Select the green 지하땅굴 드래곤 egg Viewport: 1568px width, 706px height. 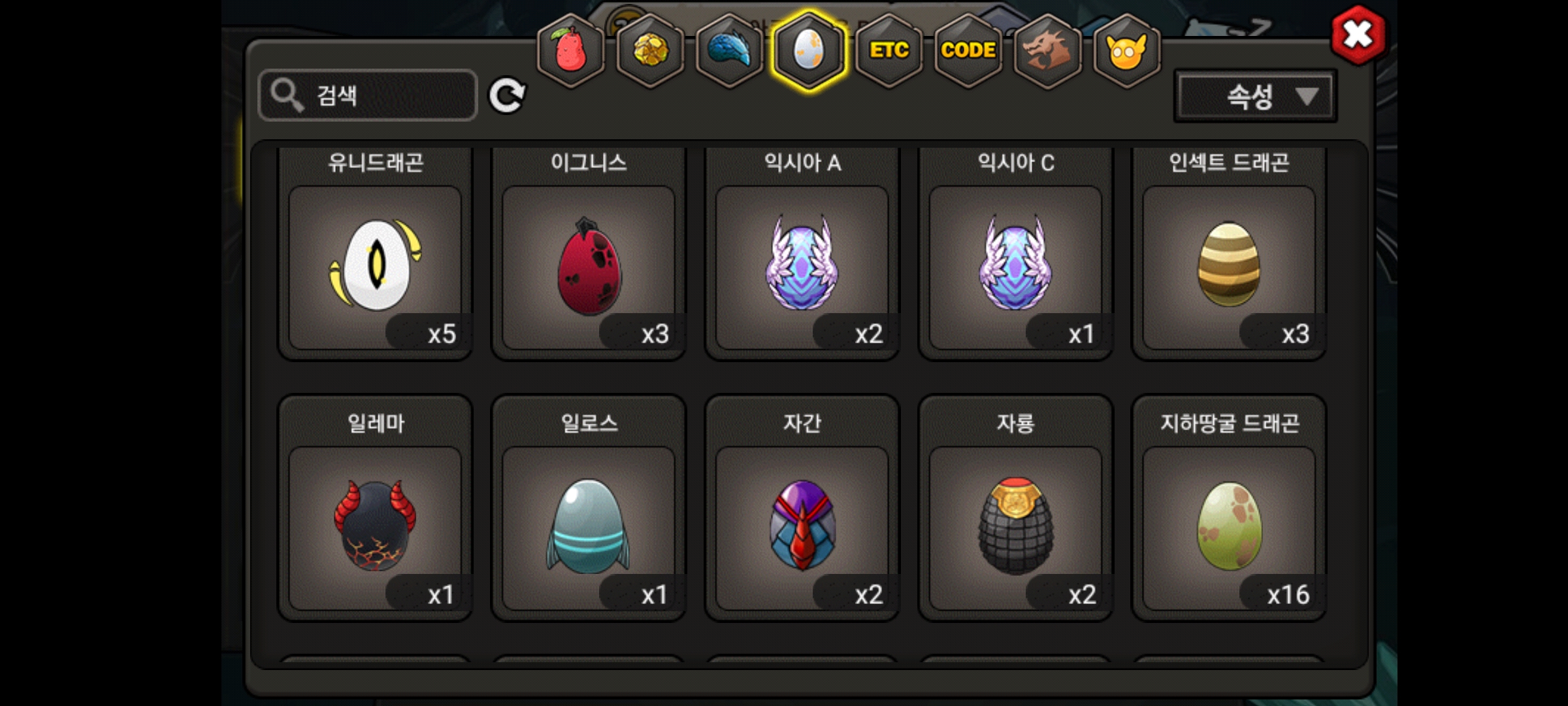pyautogui.click(x=1229, y=527)
